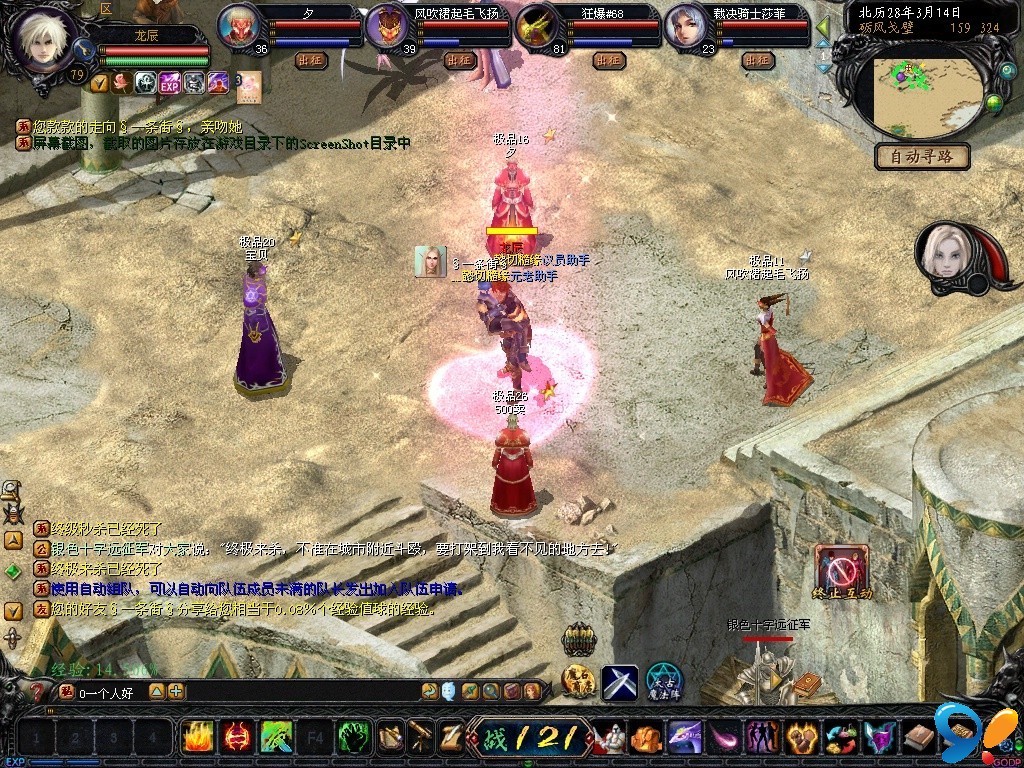Screen dimensions: 1024x768
Task: Use the green hand skill icon
Action: click(354, 738)
